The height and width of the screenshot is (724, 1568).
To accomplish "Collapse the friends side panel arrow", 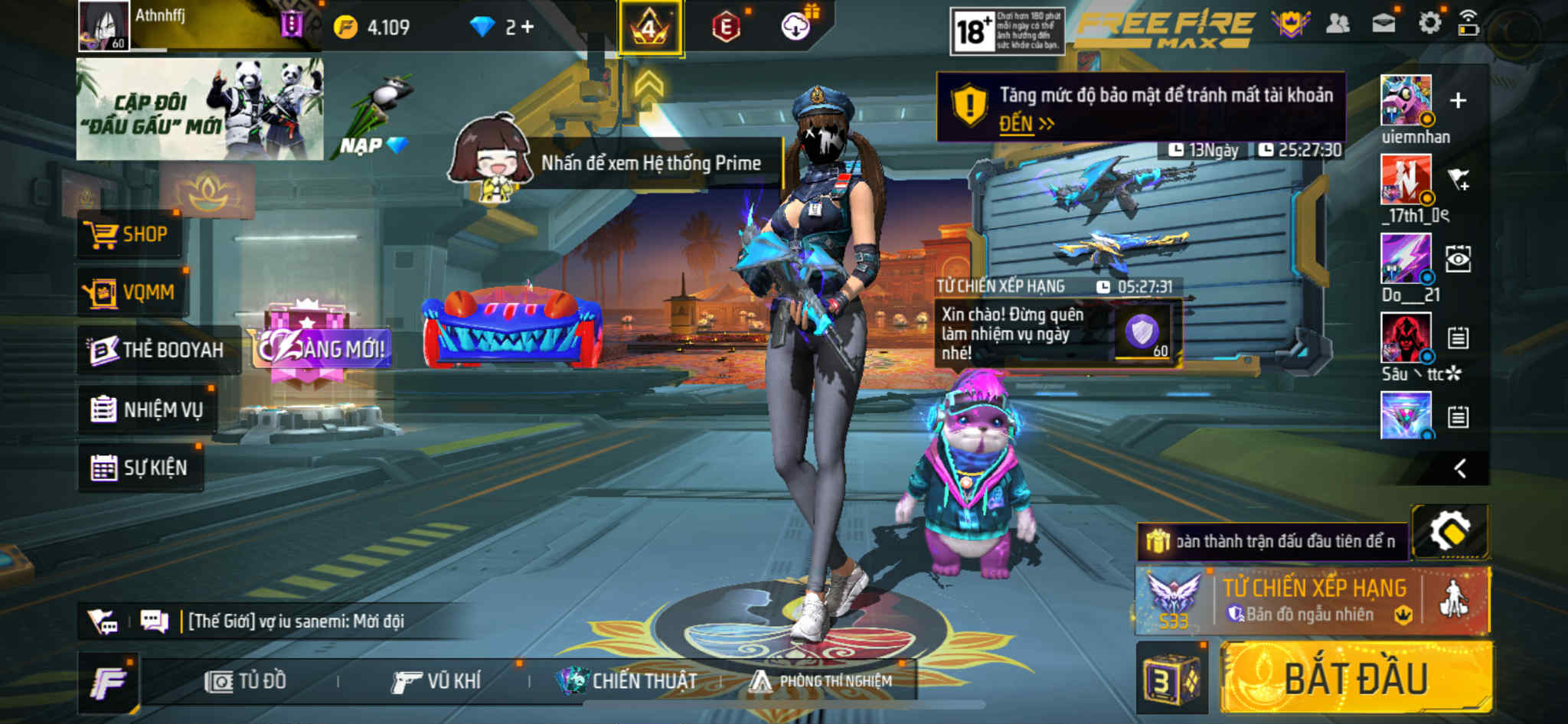I will click(1460, 468).
